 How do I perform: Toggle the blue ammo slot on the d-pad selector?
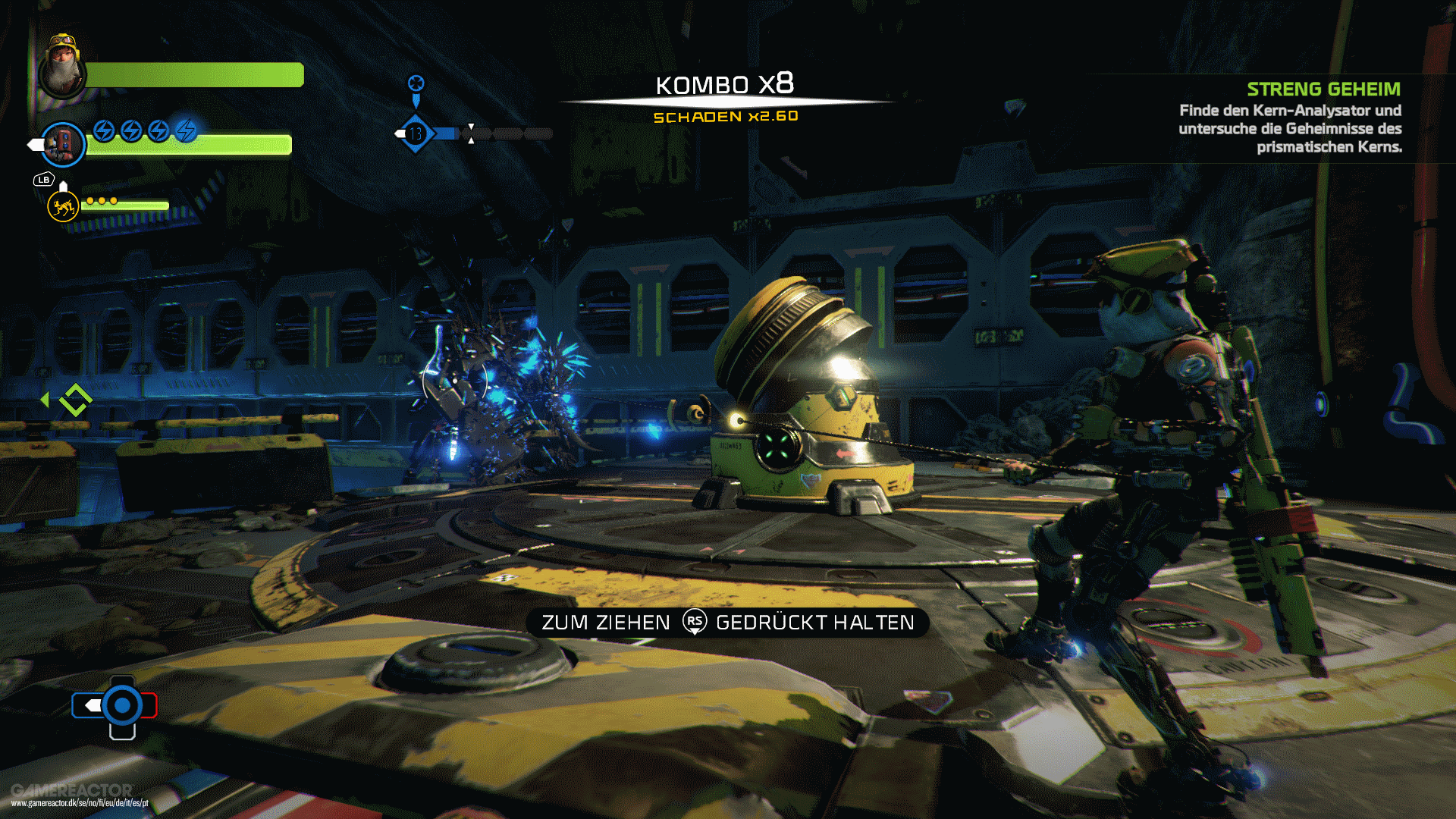pyautogui.click(x=88, y=705)
